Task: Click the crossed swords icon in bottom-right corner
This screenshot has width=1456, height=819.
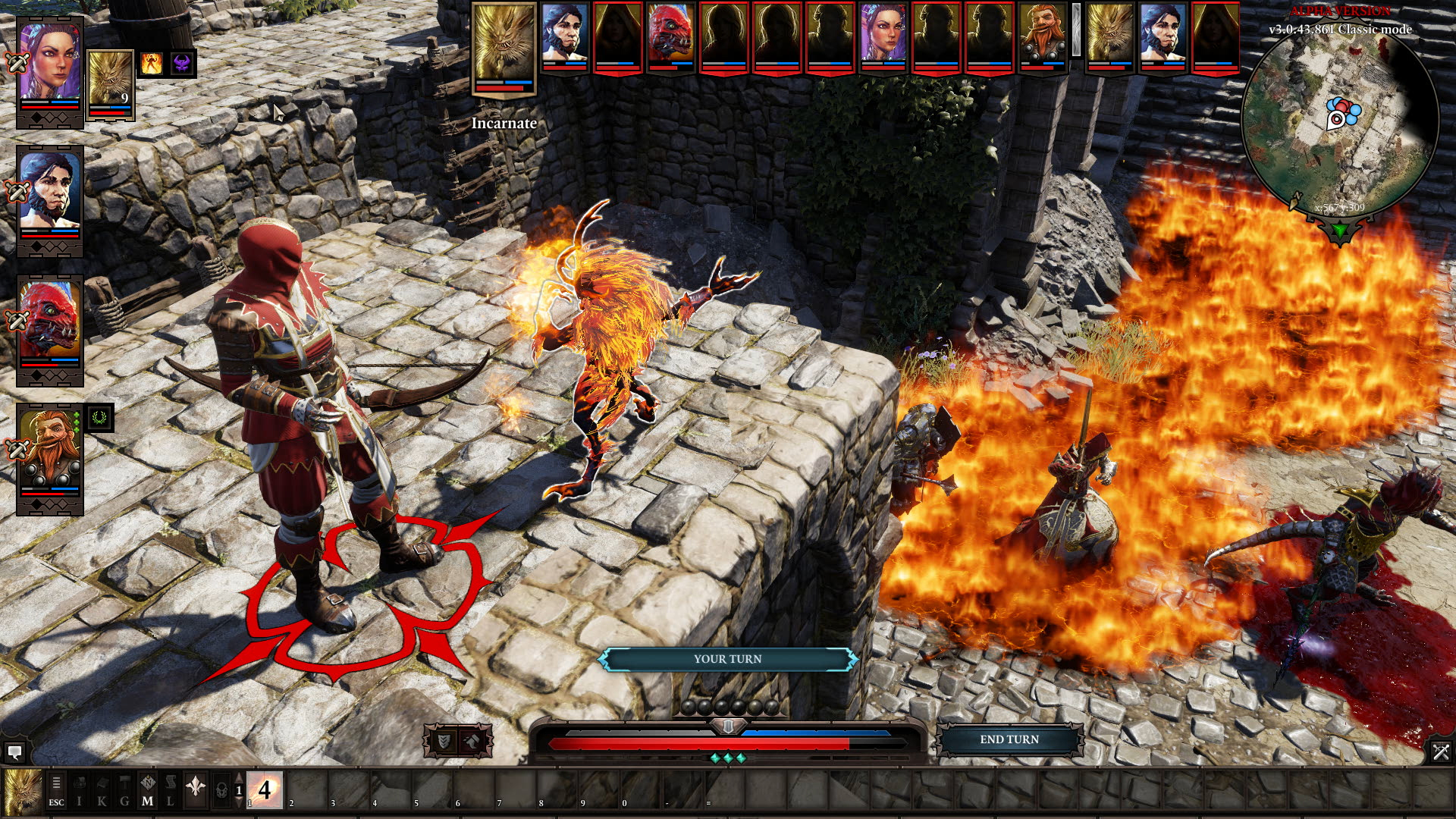Action: tap(1440, 752)
